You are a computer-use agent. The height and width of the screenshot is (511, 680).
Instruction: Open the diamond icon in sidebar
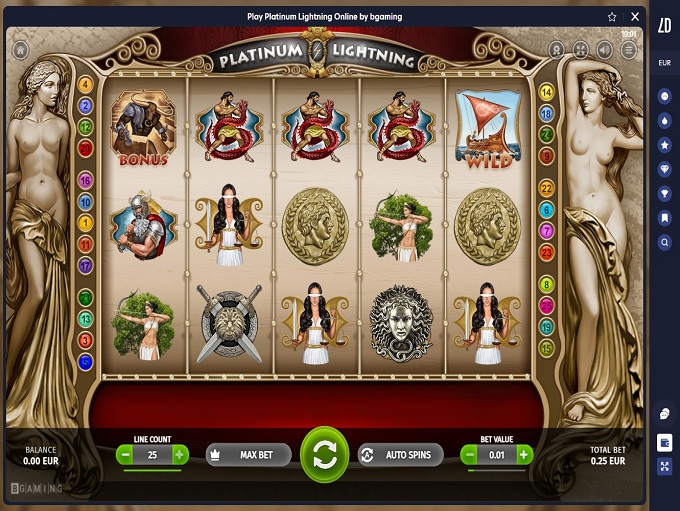click(x=665, y=169)
